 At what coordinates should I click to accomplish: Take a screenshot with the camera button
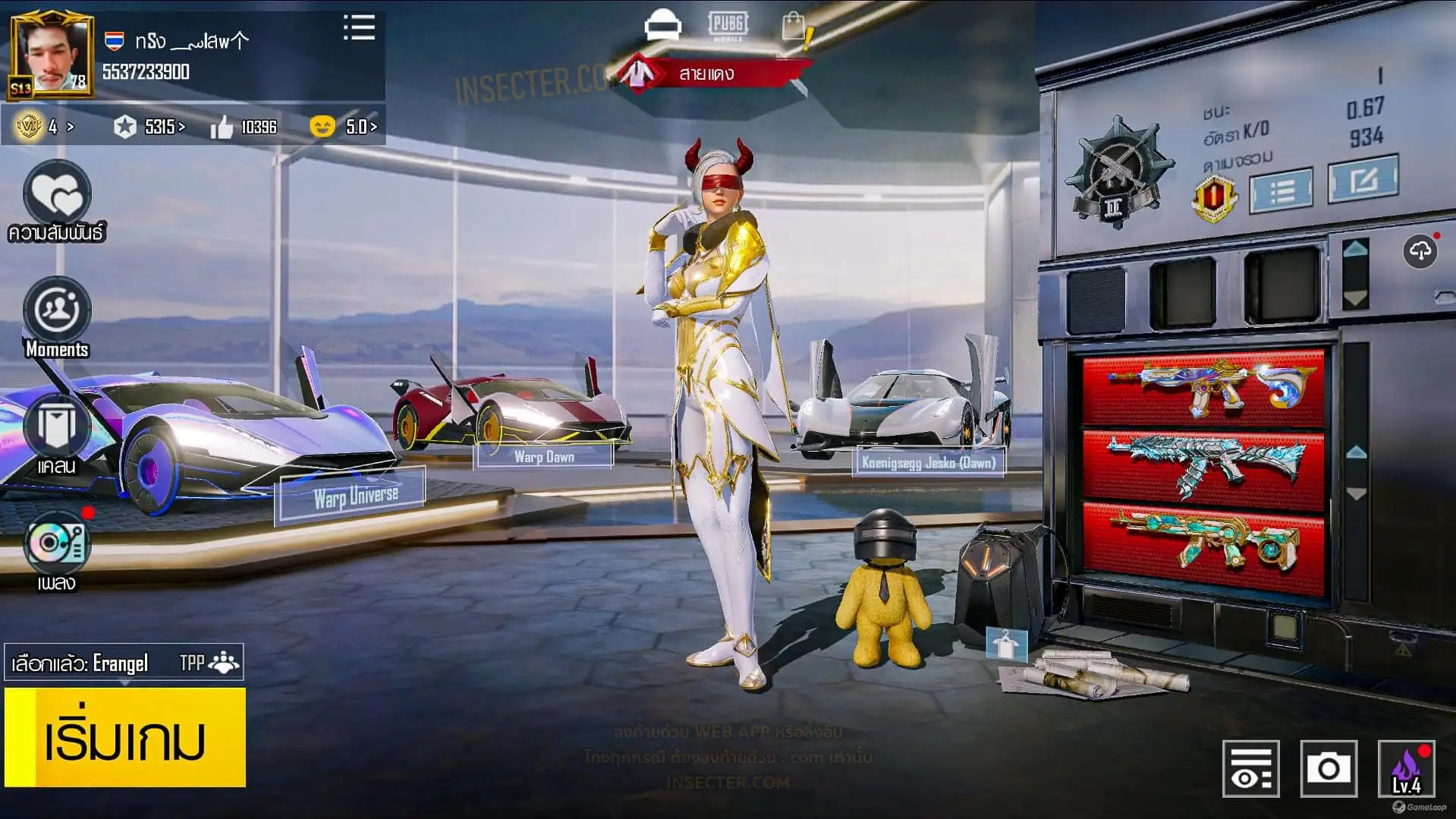click(1328, 768)
